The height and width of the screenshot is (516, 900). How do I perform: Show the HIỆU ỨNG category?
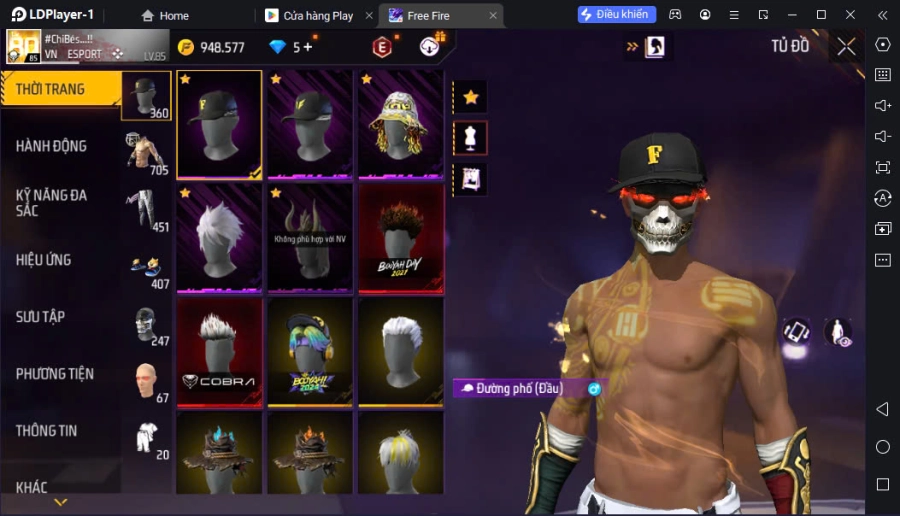pyautogui.click(x=60, y=260)
